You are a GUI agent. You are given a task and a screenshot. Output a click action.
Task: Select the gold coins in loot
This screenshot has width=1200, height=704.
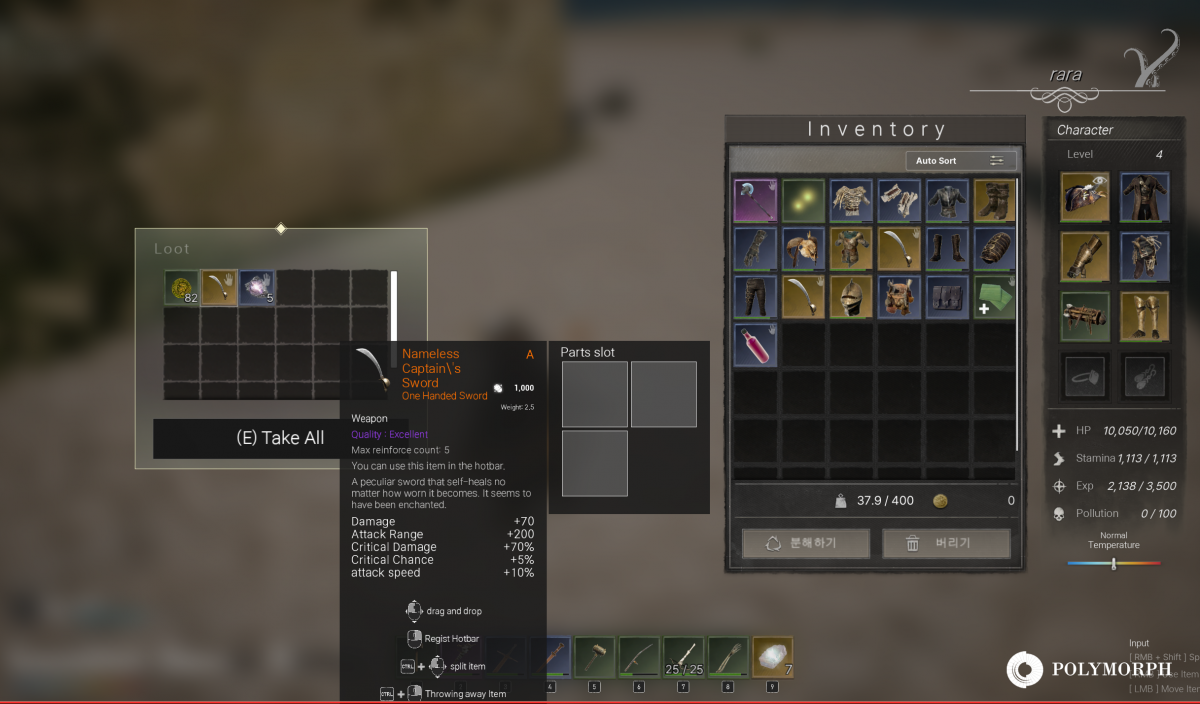(x=182, y=288)
